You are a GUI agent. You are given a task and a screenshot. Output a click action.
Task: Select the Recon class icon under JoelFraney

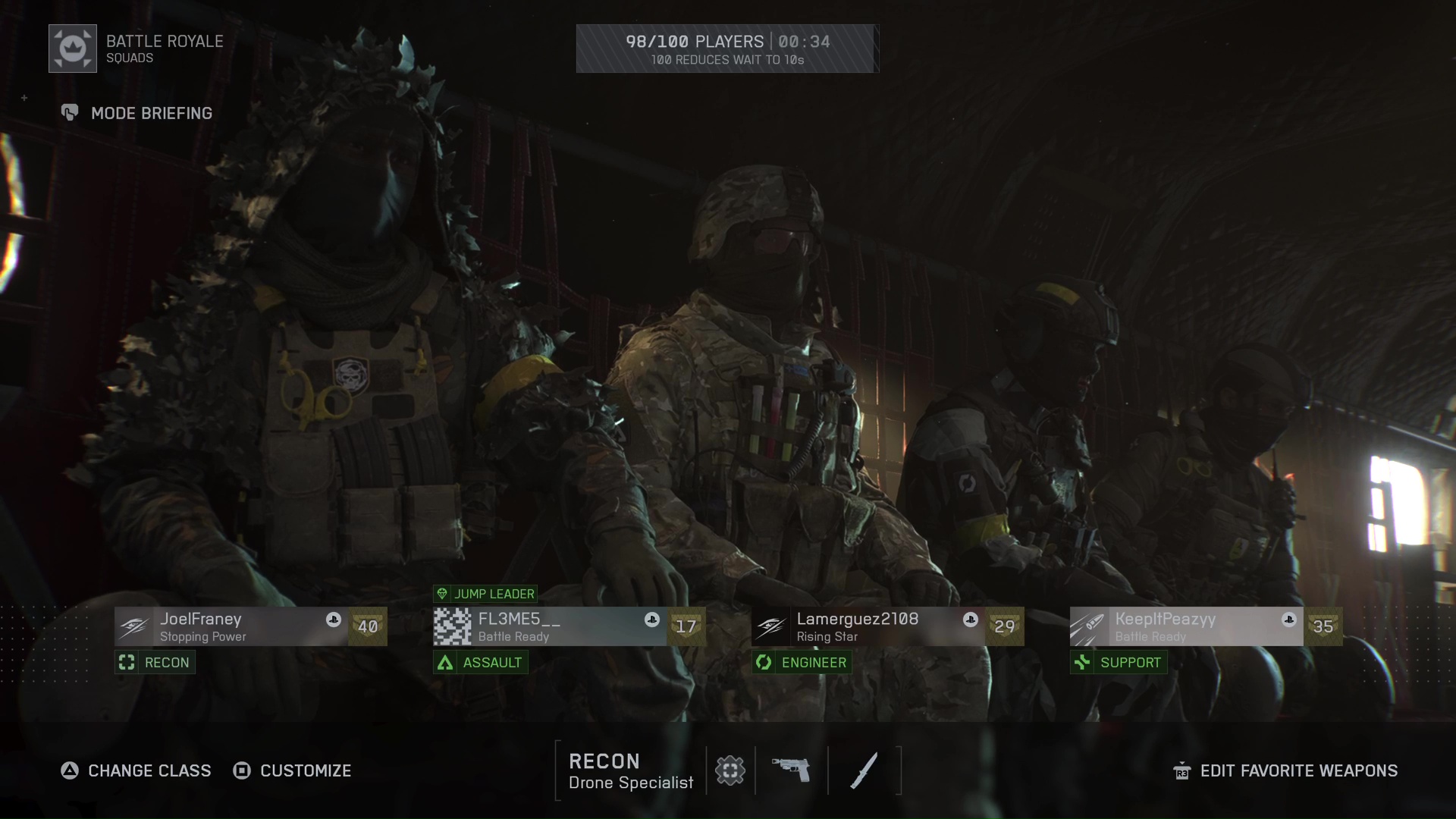[x=126, y=662]
